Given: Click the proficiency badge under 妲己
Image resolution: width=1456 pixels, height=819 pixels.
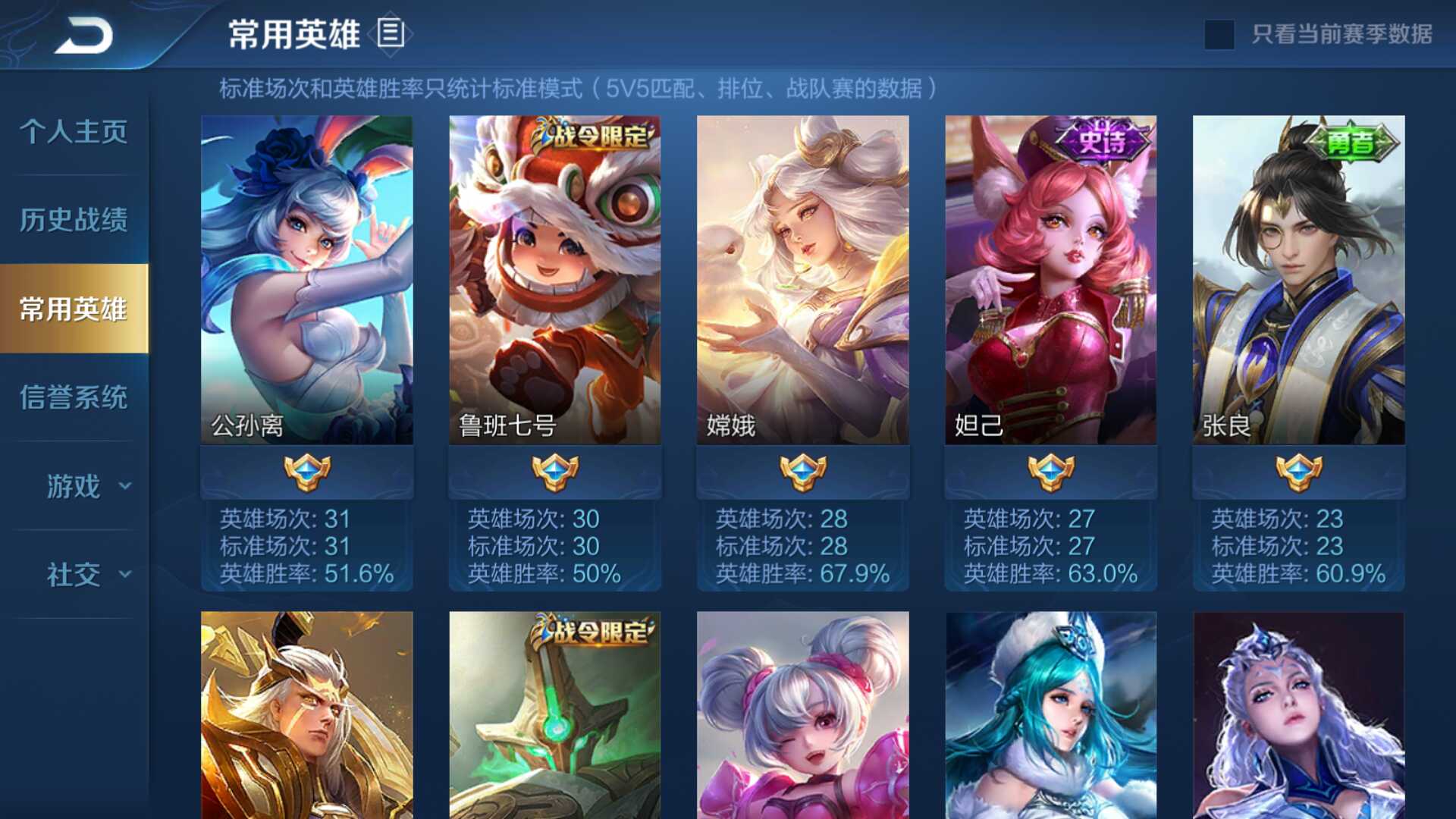Looking at the screenshot, I should point(1050,470).
